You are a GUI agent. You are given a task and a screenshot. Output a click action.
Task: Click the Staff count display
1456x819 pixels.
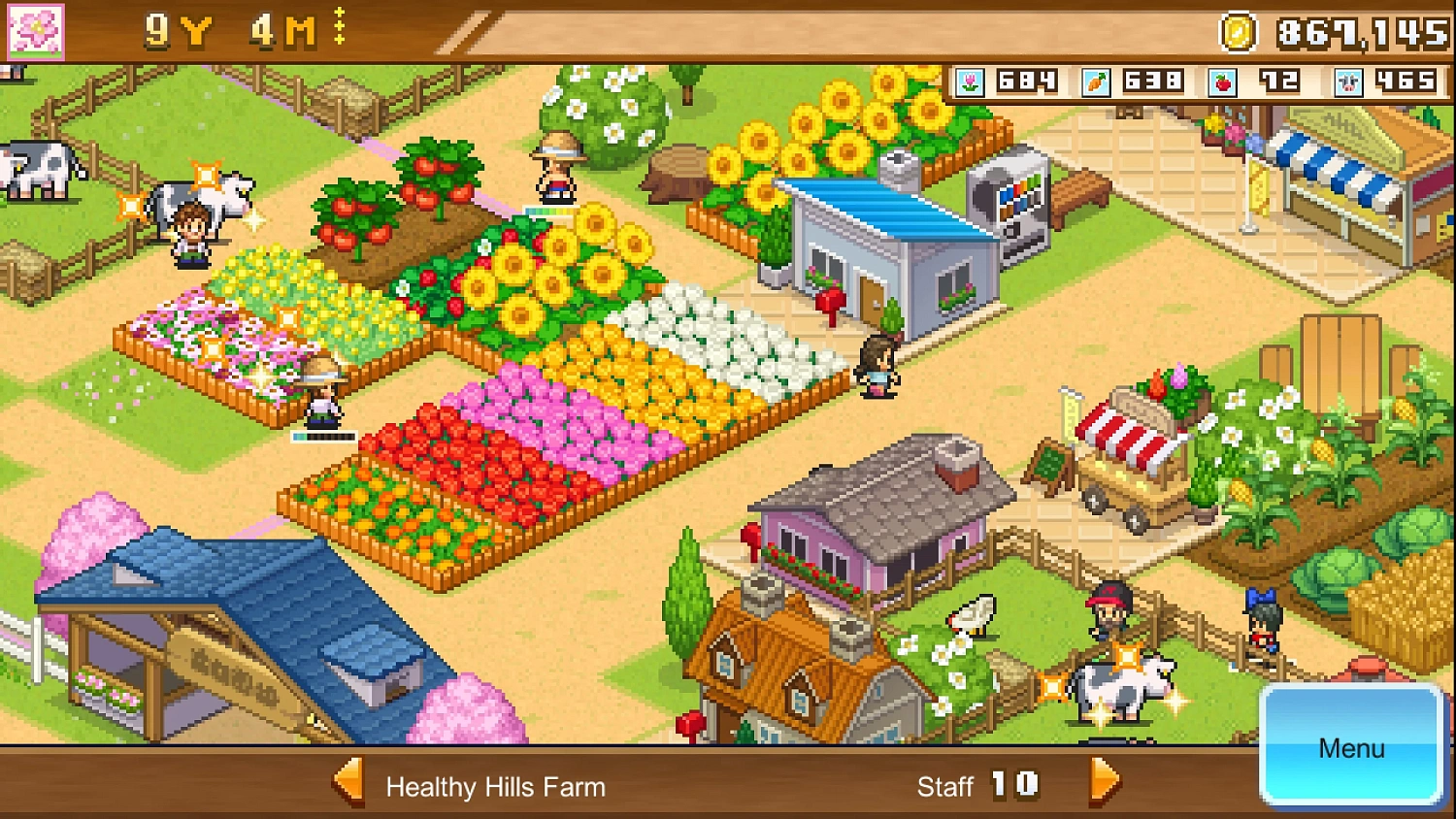[977, 787]
